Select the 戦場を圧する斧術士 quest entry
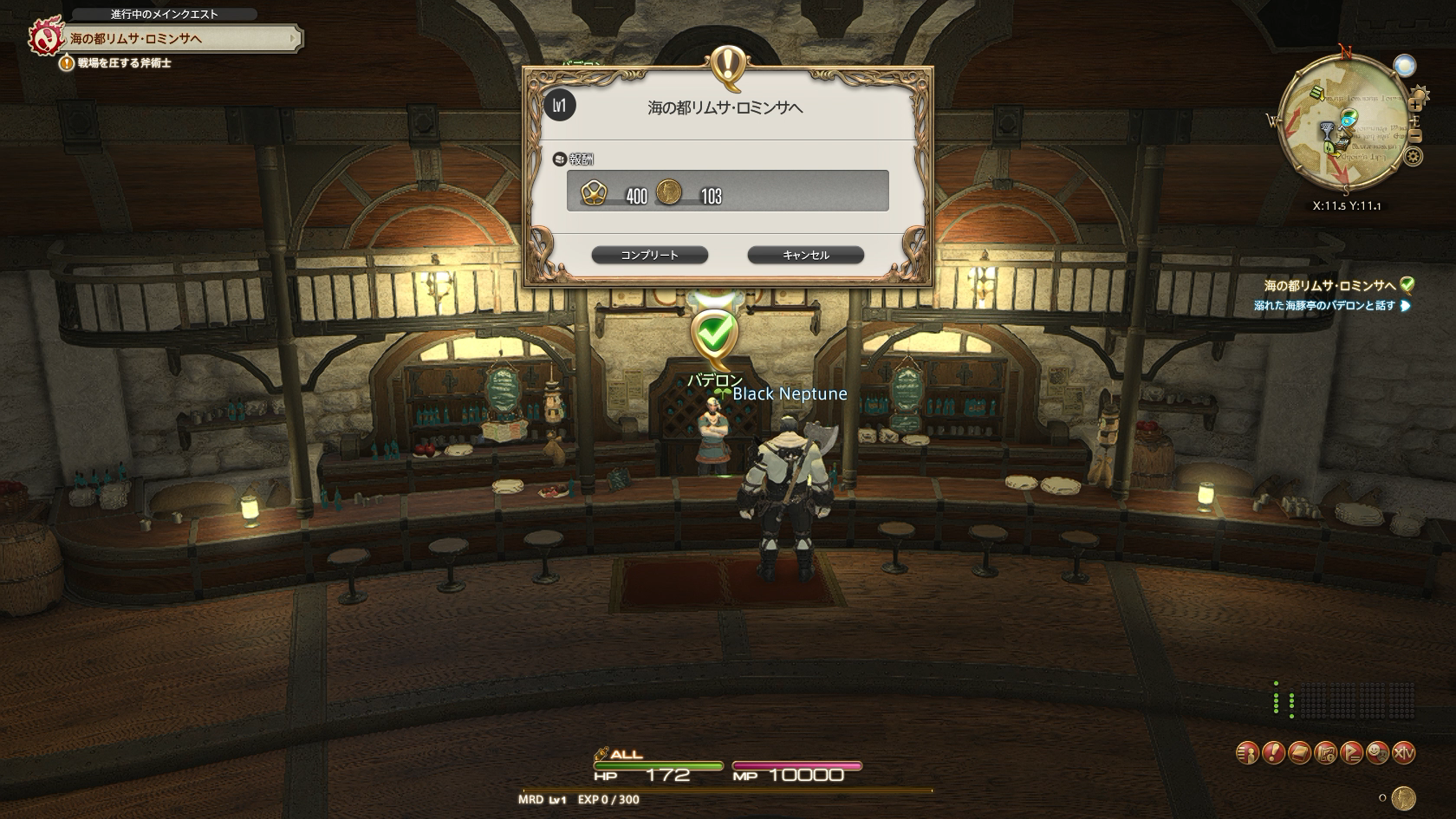 [124, 63]
